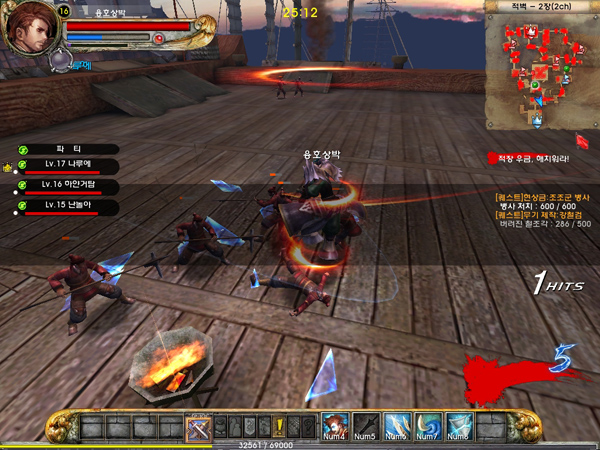
Task: Activate the crossed swords skill slot
Action: click(198, 427)
